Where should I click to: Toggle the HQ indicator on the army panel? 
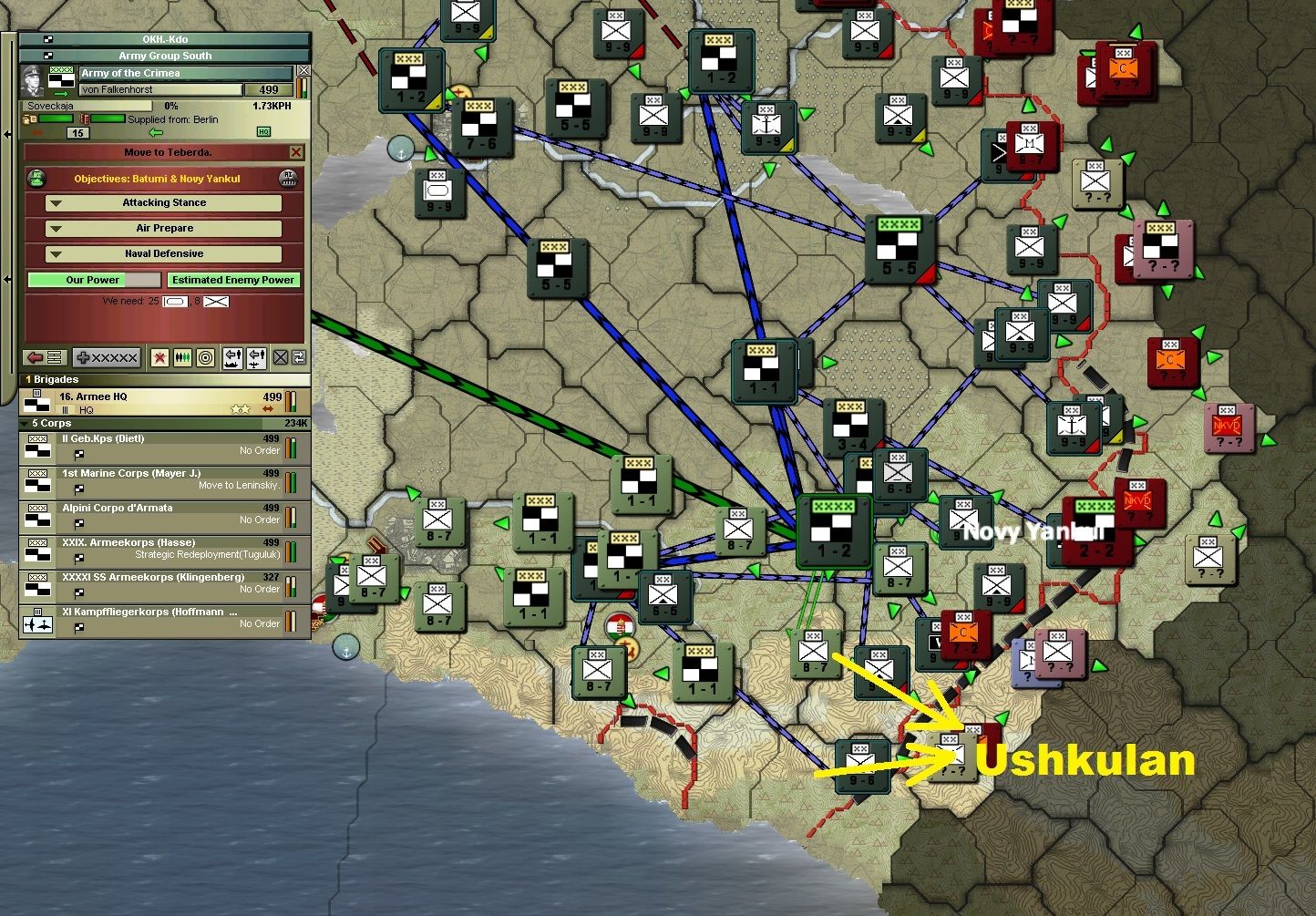(x=264, y=132)
